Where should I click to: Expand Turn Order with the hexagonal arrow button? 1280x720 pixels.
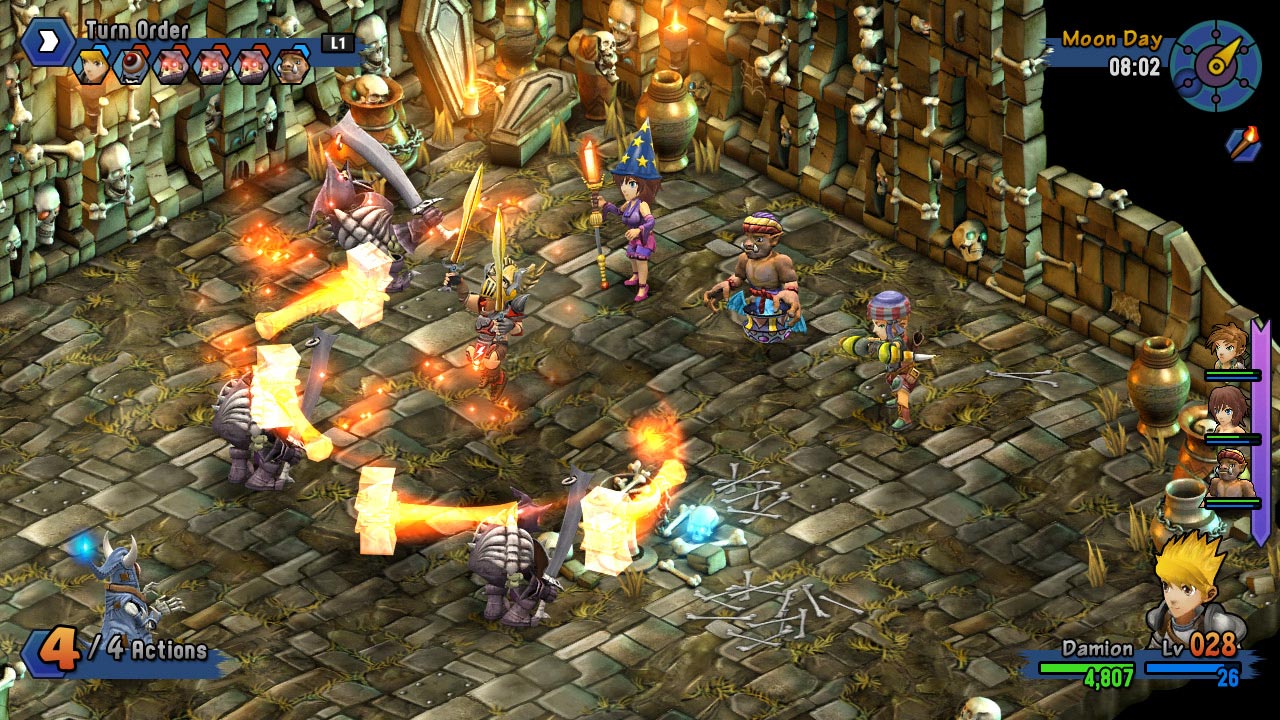tap(47, 44)
